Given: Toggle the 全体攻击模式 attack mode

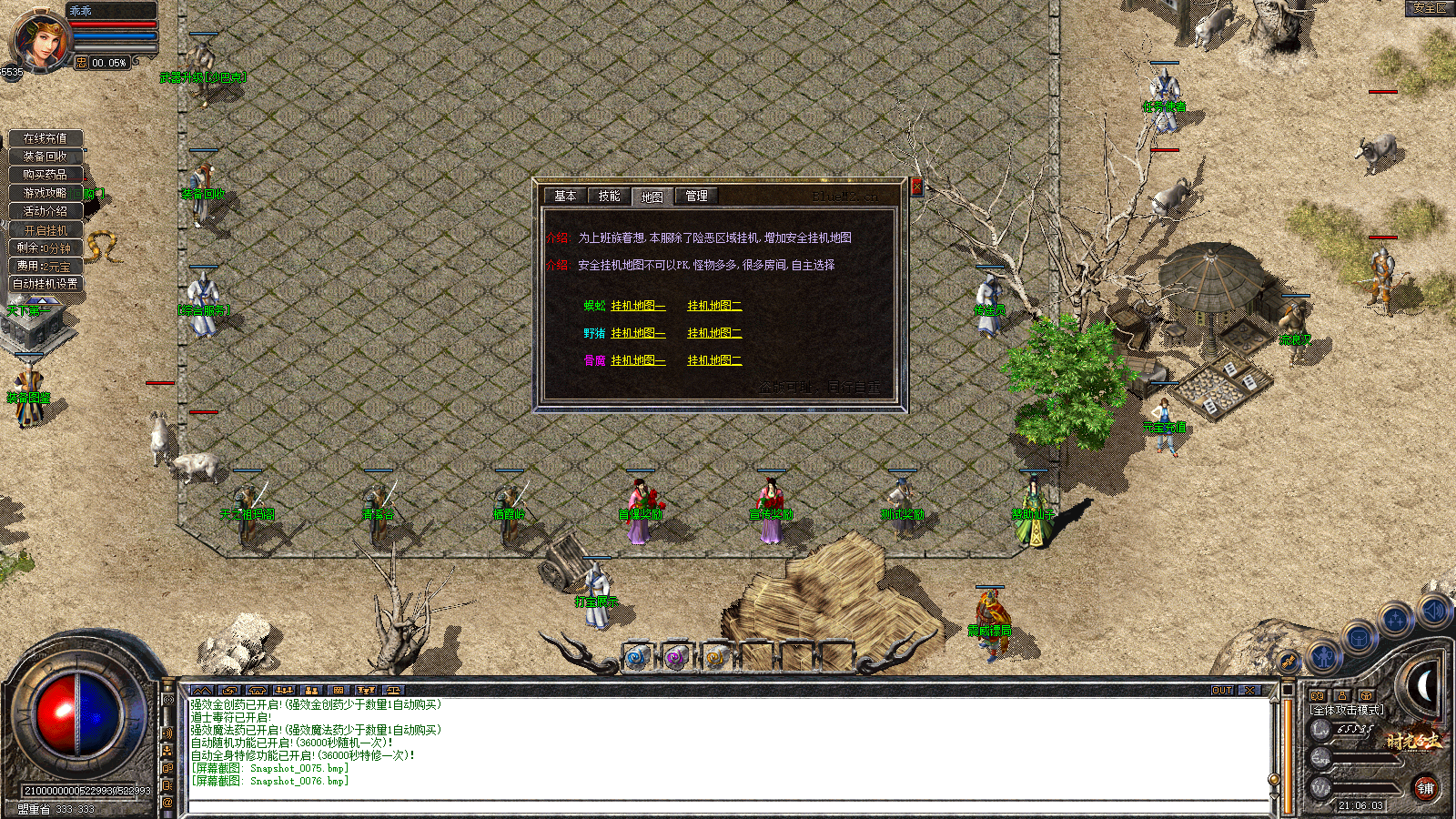Looking at the screenshot, I should pos(1346,710).
